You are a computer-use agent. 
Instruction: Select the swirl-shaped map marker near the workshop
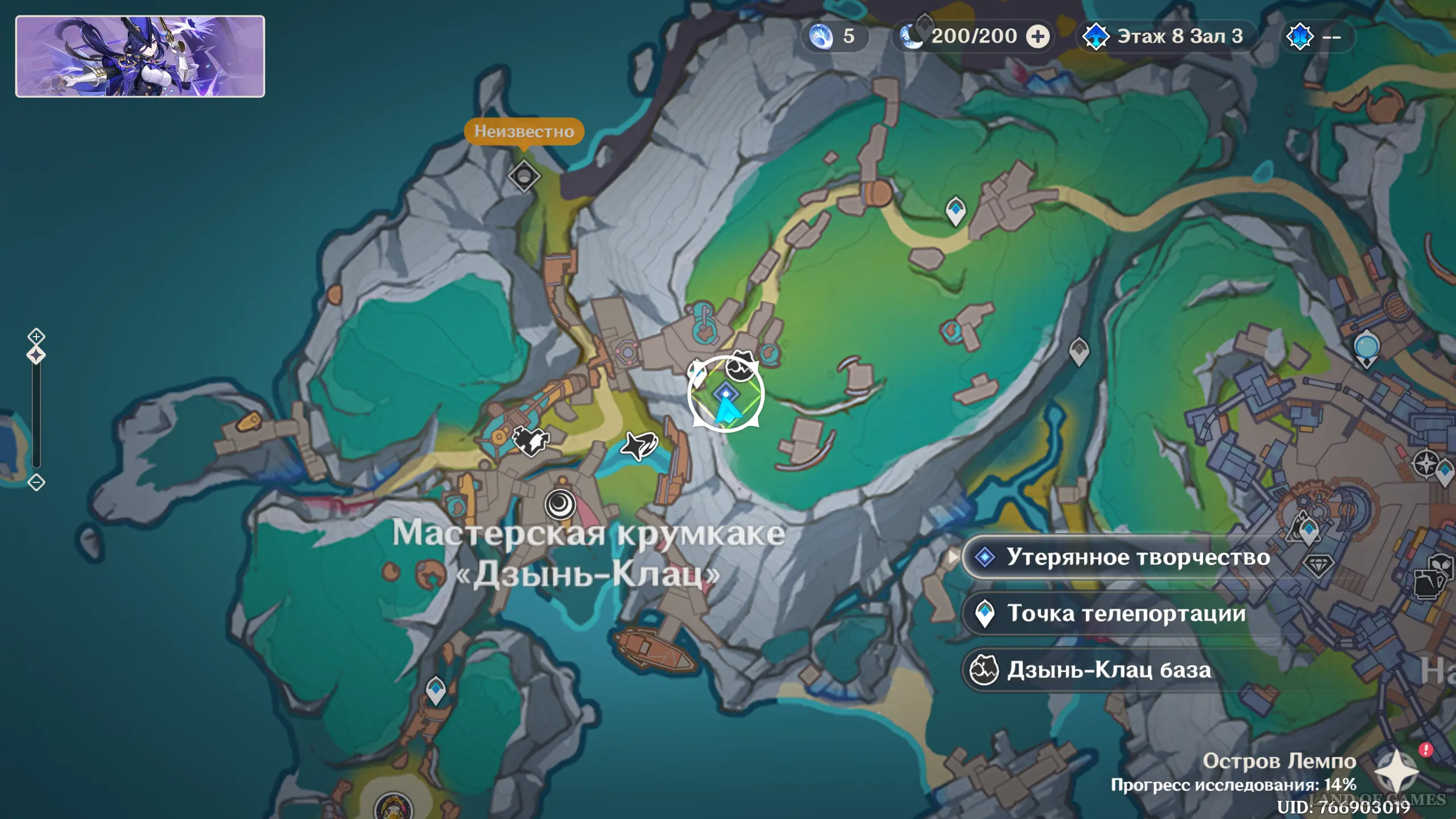tap(560, 504)
